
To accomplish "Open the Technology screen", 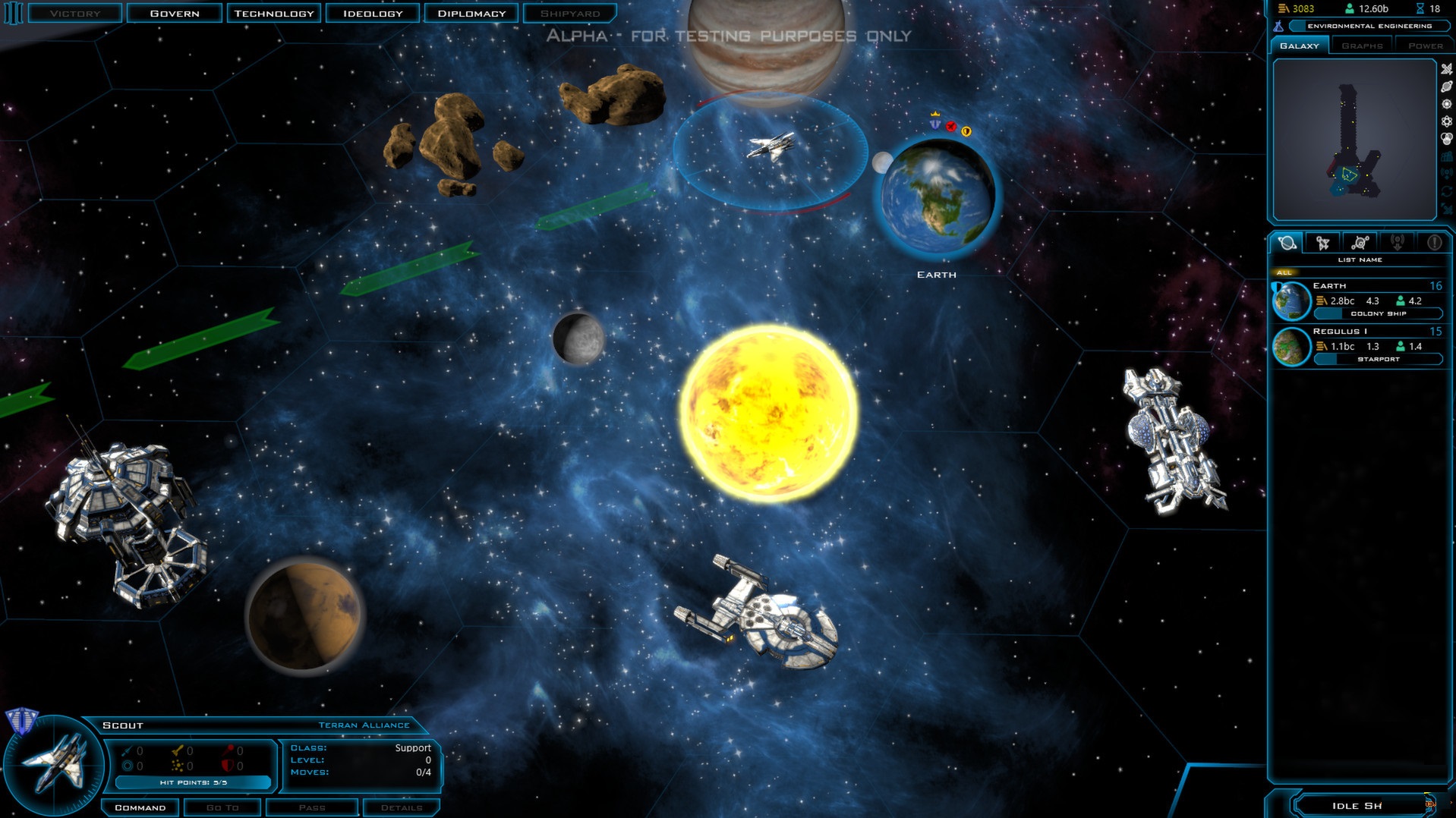I will click(273, 14).
